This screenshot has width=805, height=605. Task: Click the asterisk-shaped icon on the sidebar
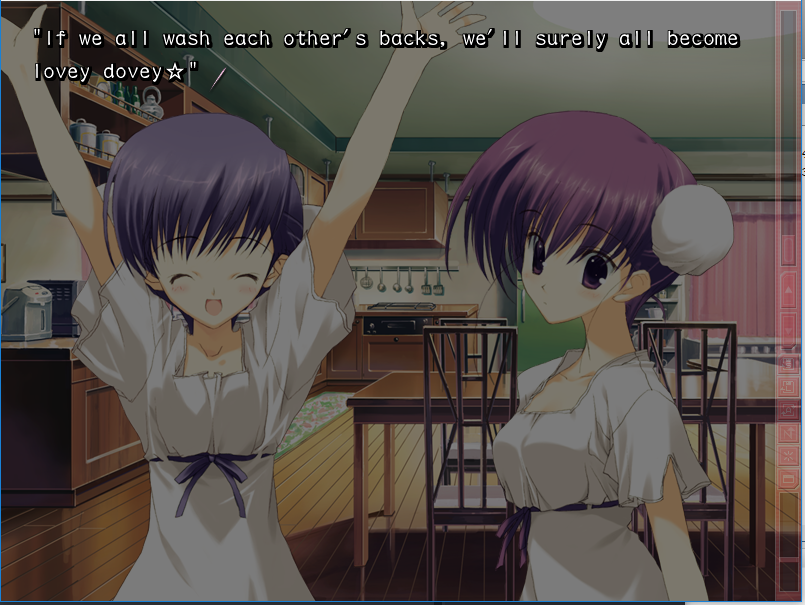click(x=788, y=457)
